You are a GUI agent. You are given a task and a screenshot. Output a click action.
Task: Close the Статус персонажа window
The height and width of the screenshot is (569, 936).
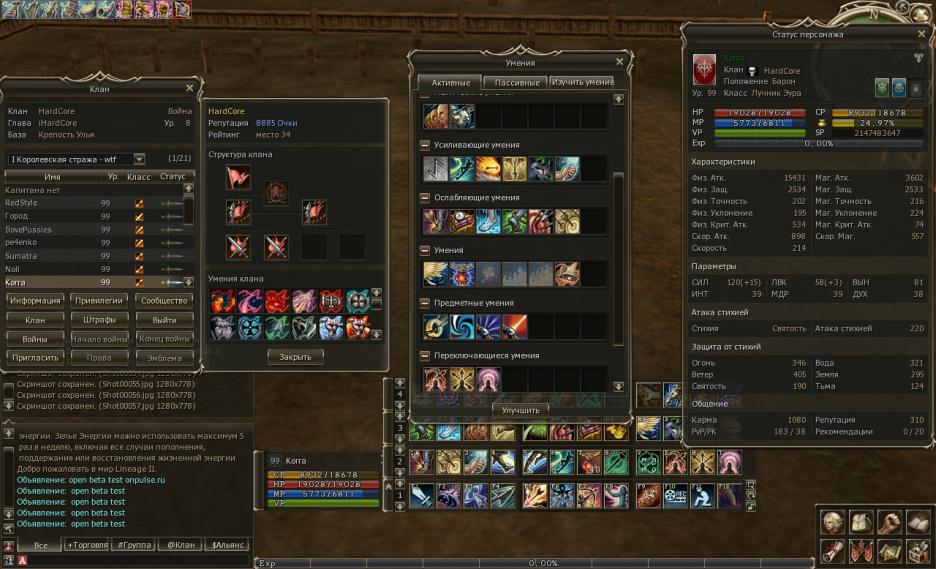click(x=919, y=34)
